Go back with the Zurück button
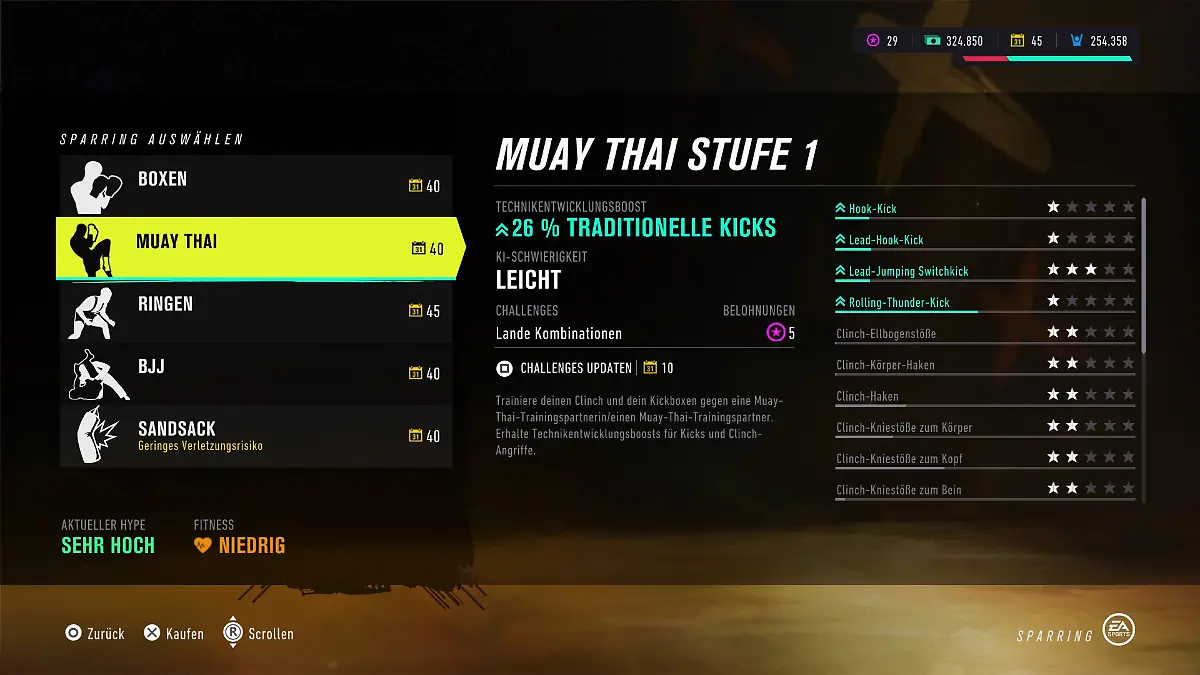The width and height of the screenshot is (1200, 675). [95, 633]
